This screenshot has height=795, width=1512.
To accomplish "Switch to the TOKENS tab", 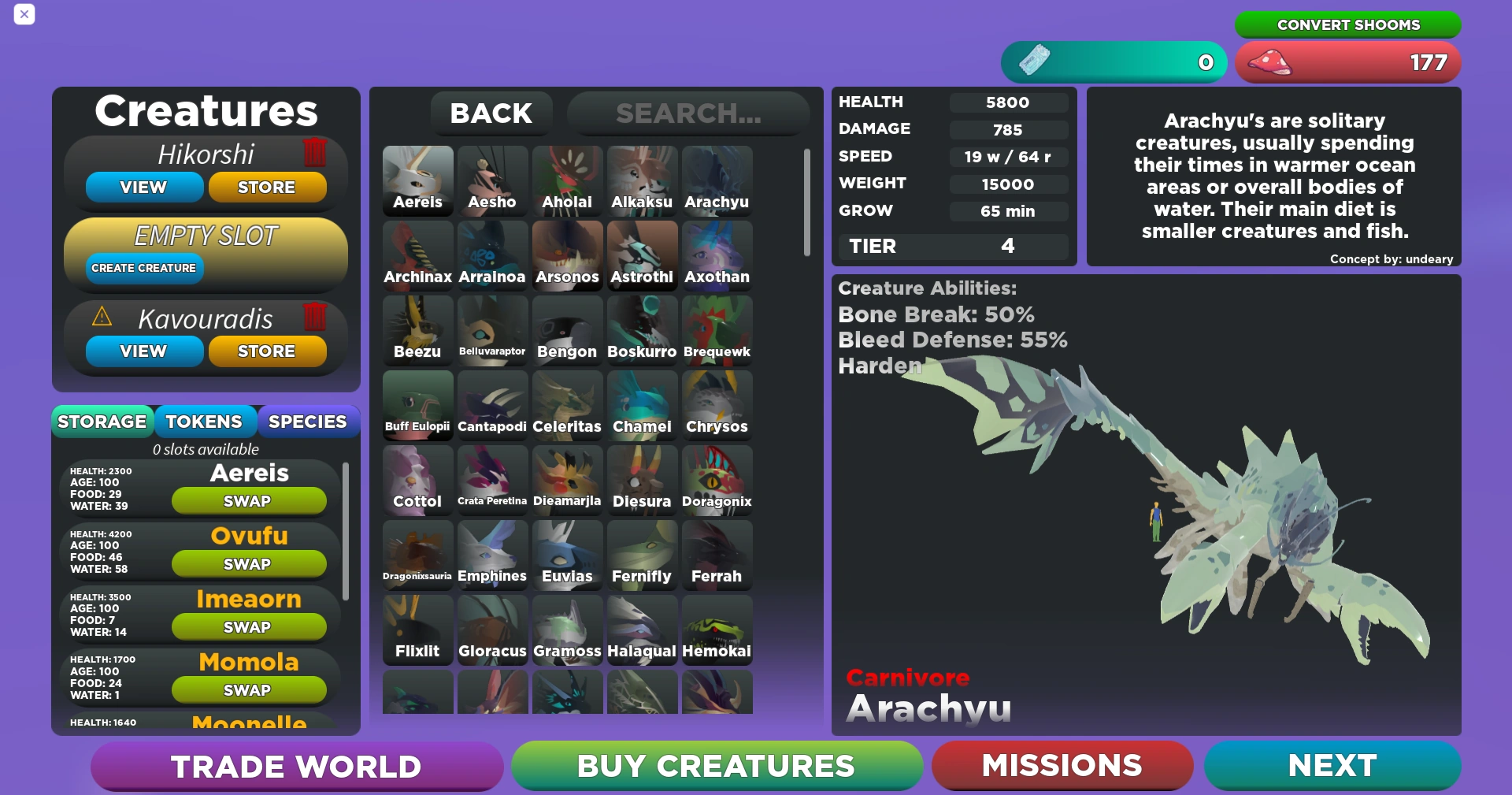I will pos(206,422).
